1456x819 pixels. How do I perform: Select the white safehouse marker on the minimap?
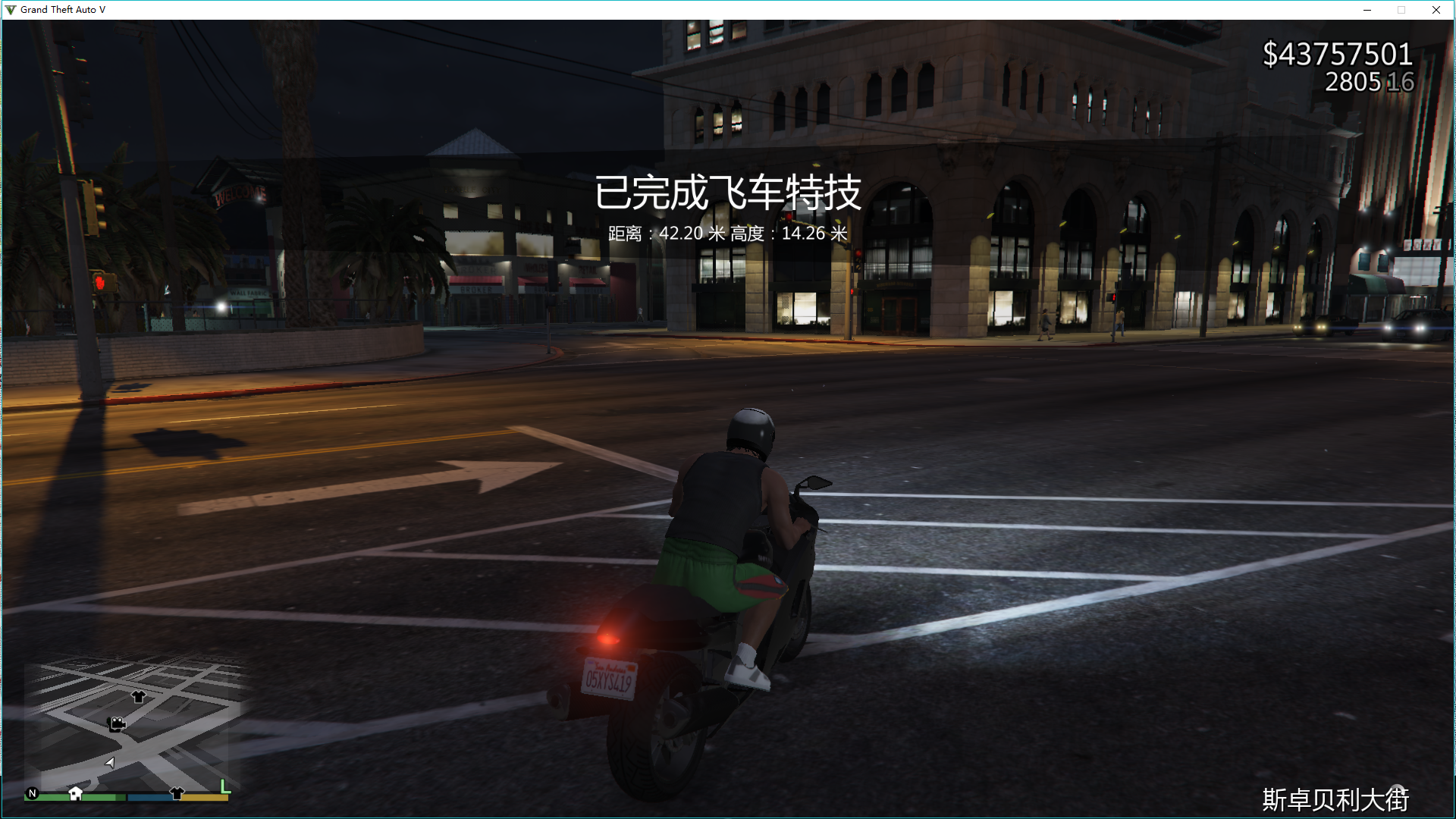pos(75,793)
